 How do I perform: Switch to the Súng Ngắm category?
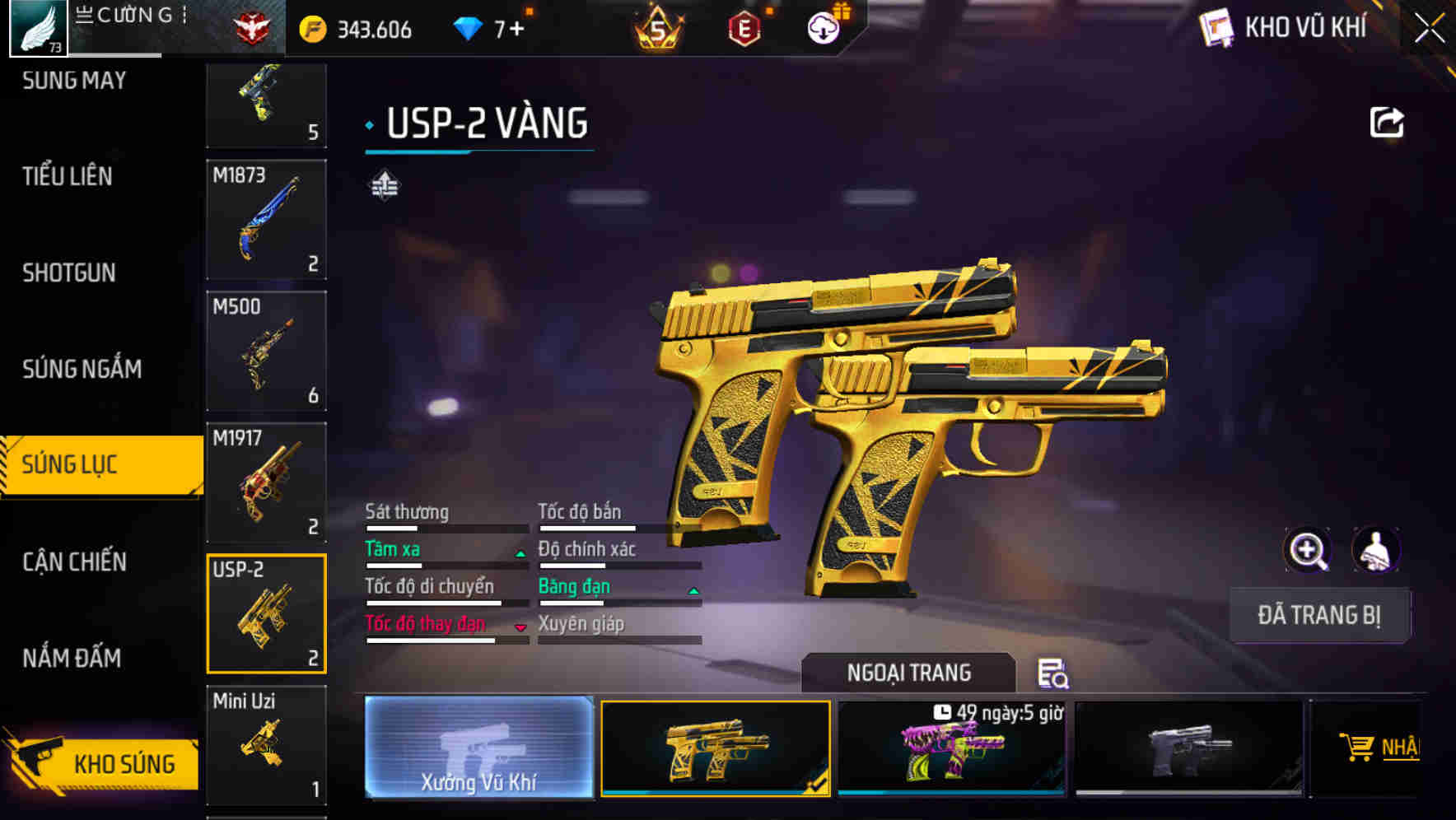pos(82,370)
